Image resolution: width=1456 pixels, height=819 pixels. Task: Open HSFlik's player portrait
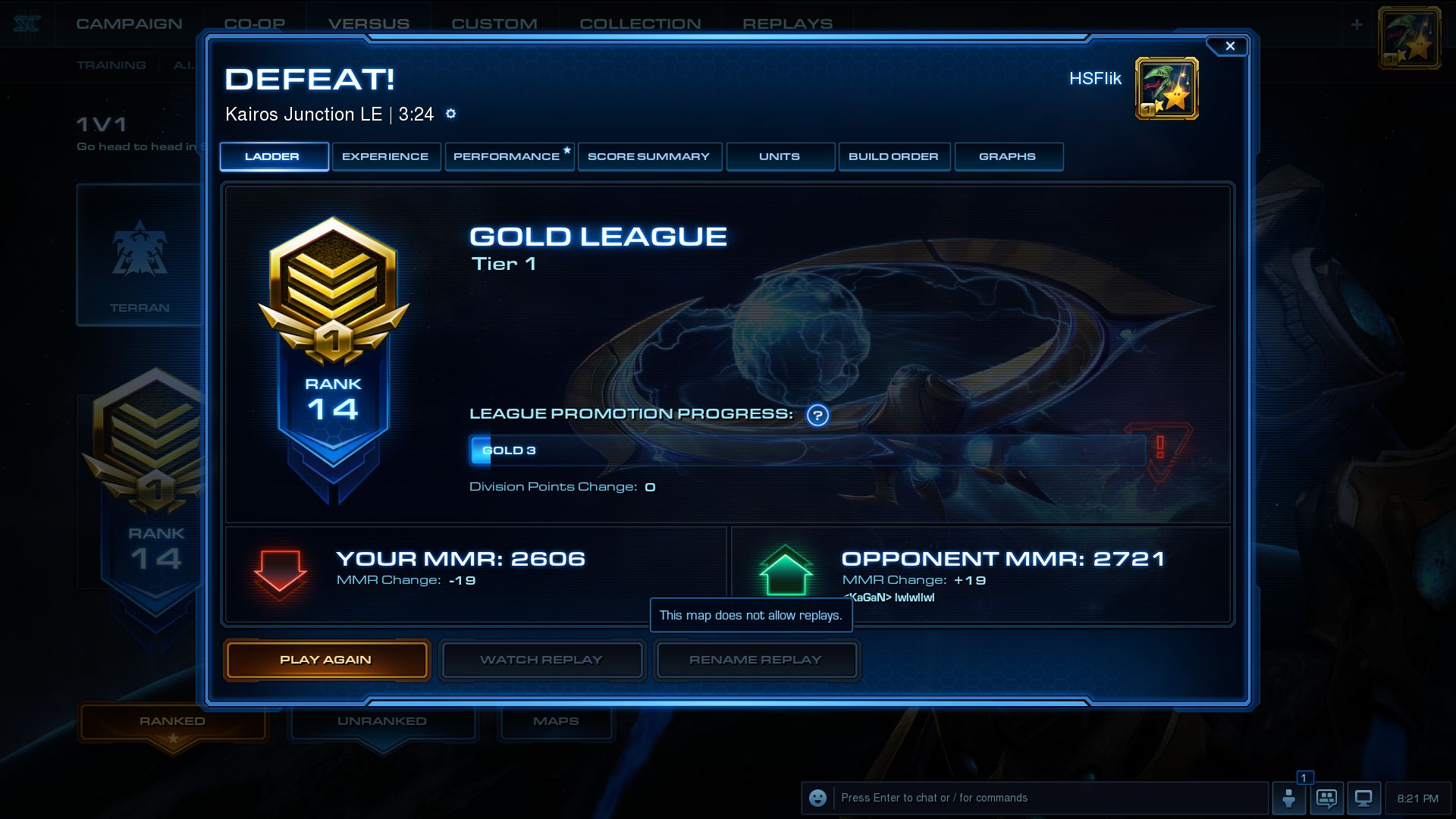point(1166,88)
